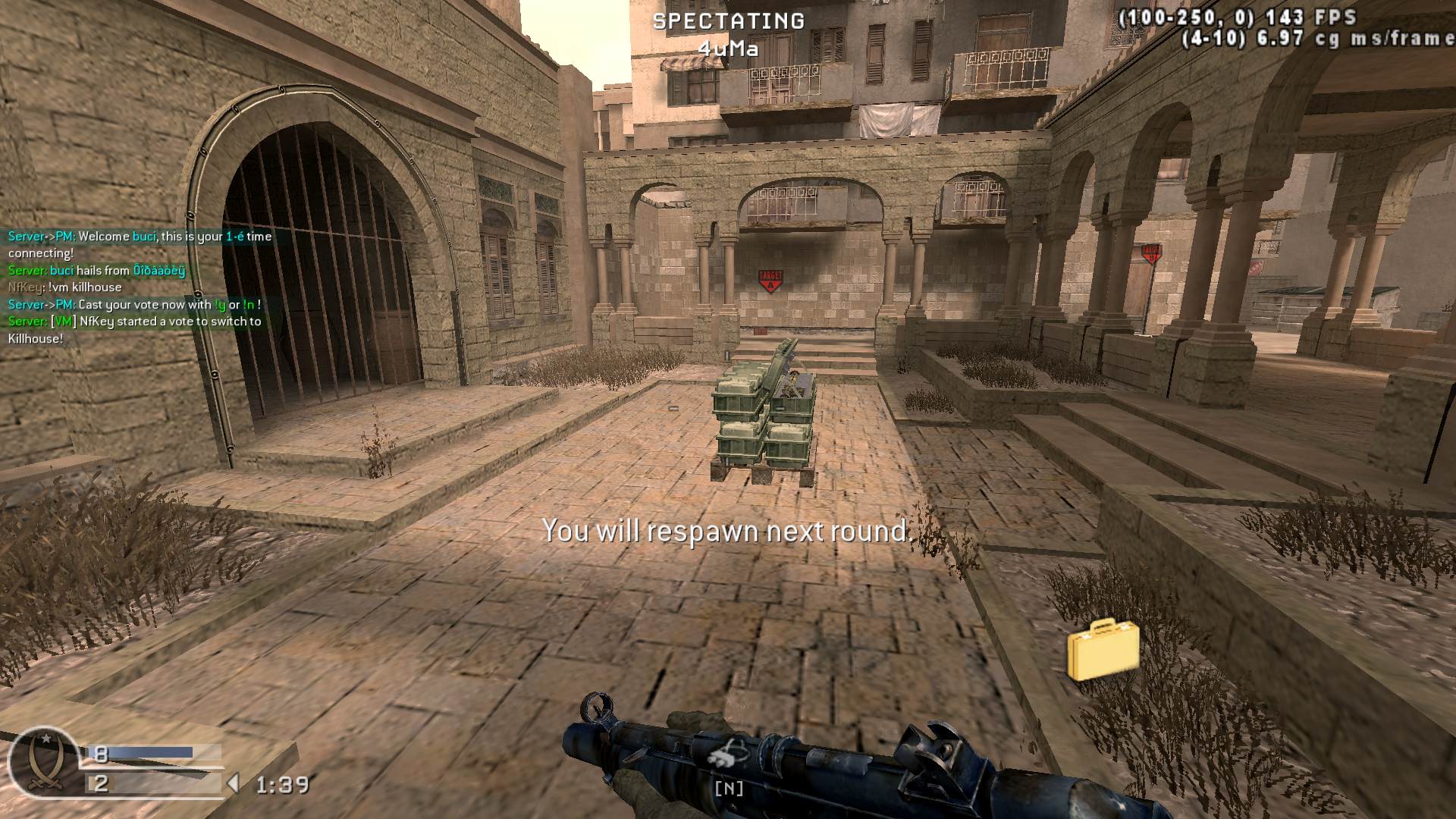The width and height of the screenshot is (1456, 819).
Task: Select the SPECTATING header text
Action: tap(729, 20)
